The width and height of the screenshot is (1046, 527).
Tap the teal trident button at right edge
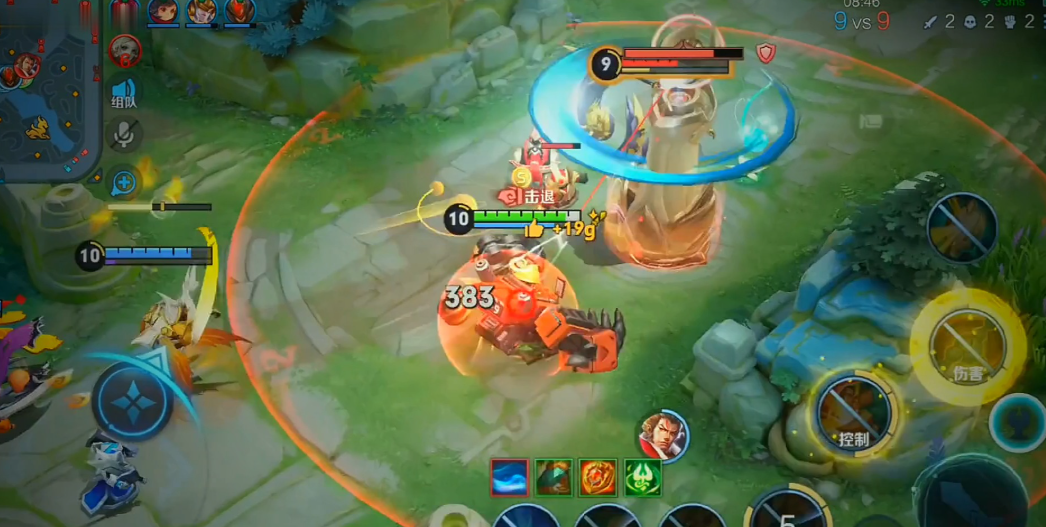(x=1020, y=422)
